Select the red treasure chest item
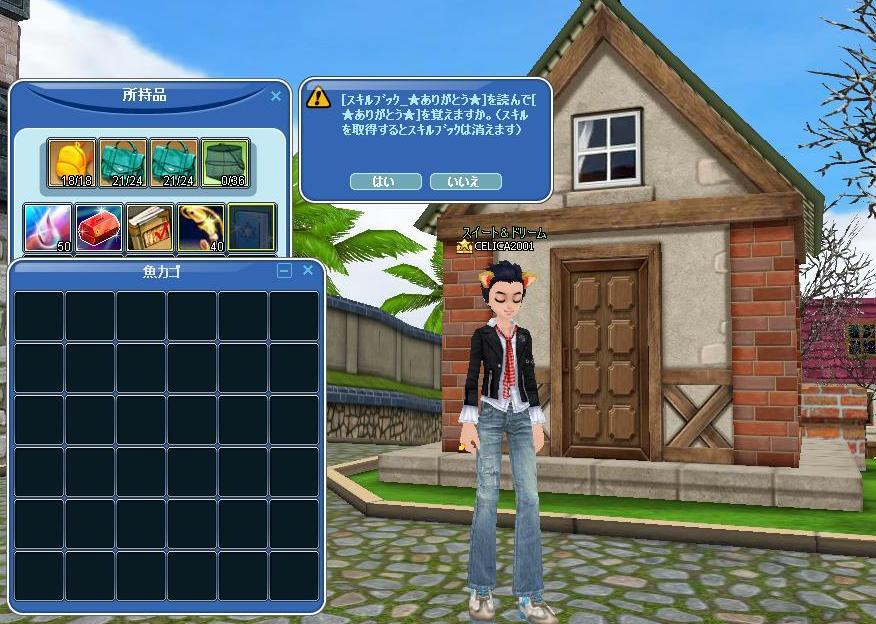876x624 pixels. [99, 227]
